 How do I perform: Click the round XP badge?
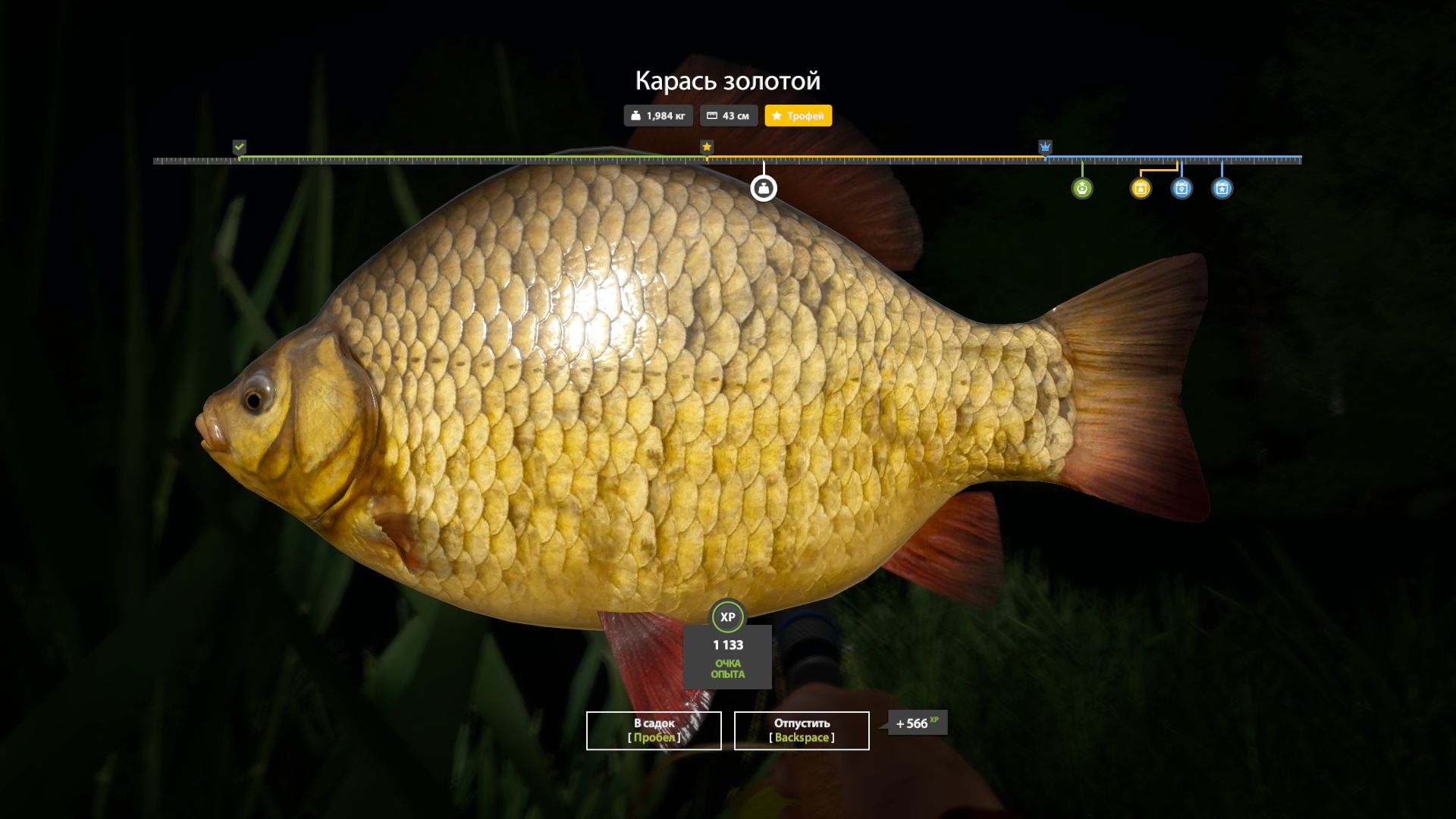coord(728,617)
